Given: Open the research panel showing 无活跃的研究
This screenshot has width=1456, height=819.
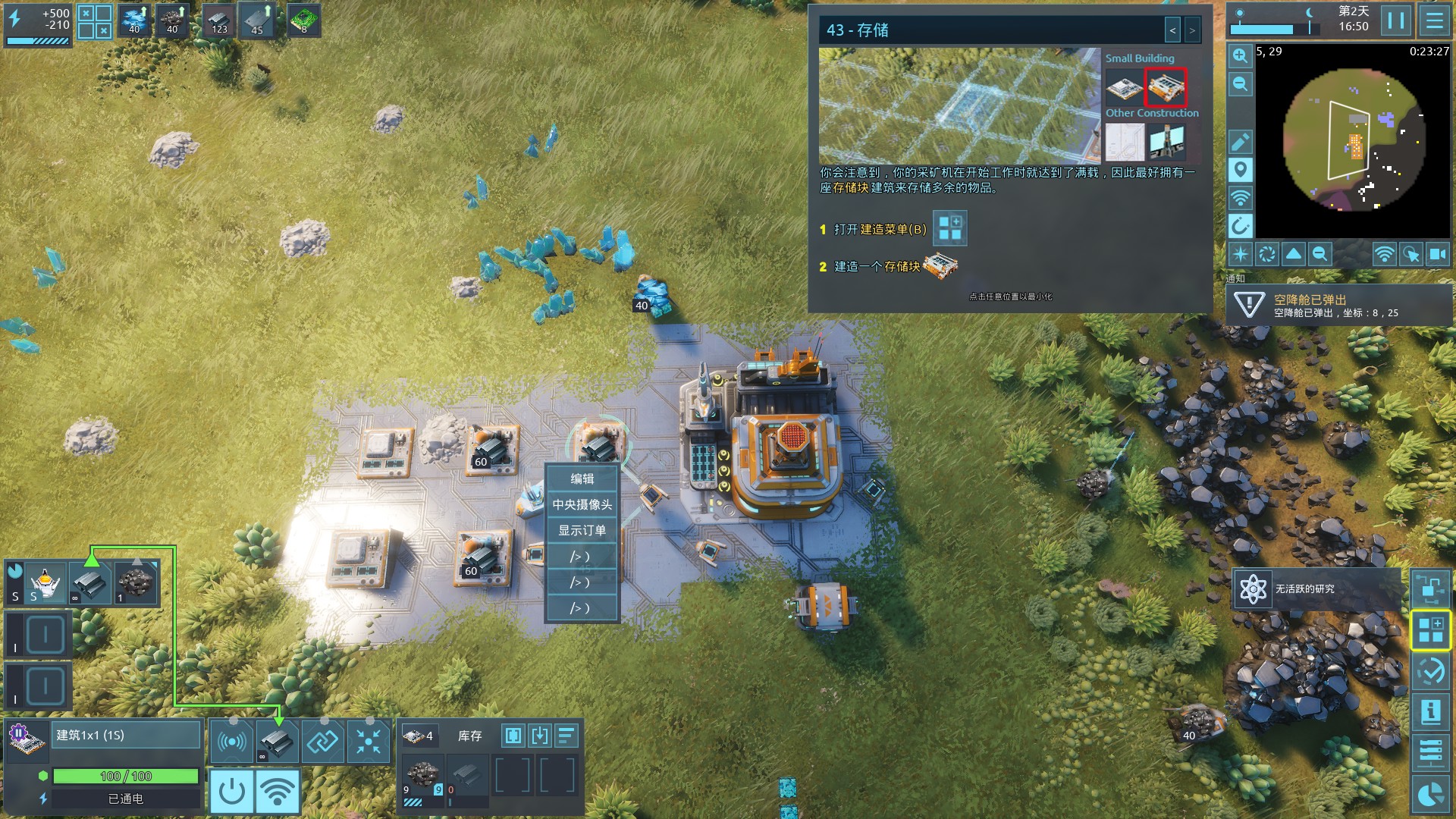Looking at the screenshot, I should pyautogui.click(x=1316, y=588).
